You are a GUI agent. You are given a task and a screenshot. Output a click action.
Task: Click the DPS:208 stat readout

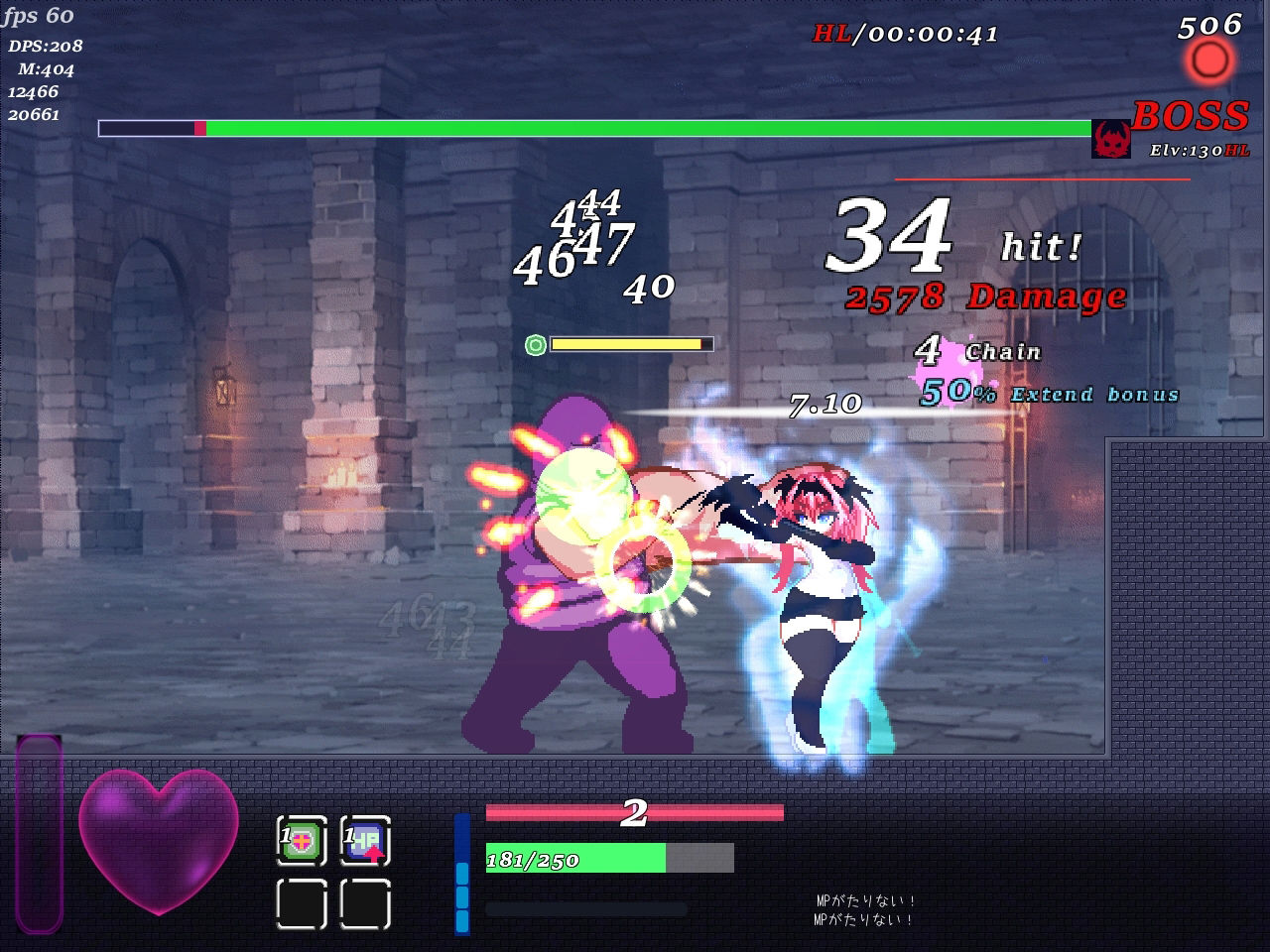44,45
